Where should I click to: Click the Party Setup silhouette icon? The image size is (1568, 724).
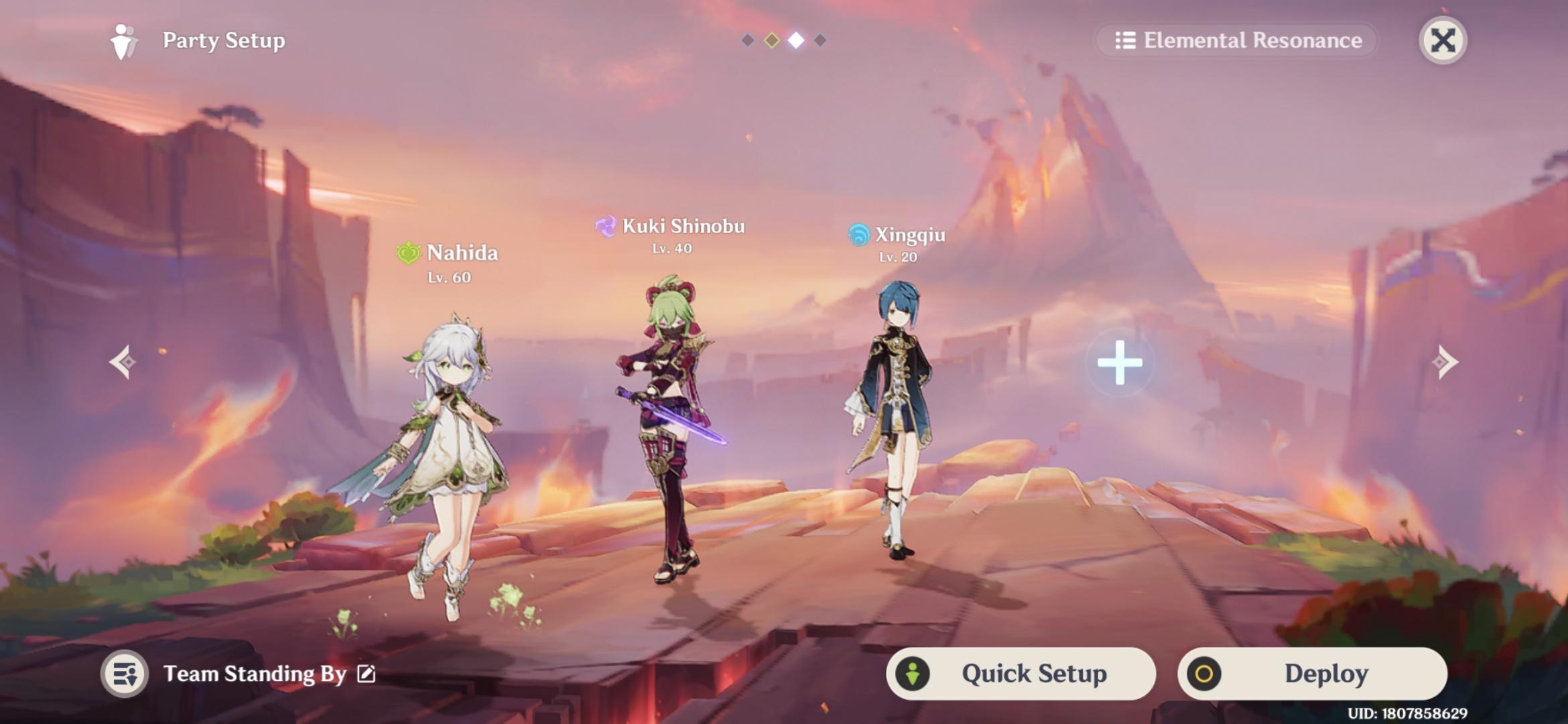tap(125, 40)
